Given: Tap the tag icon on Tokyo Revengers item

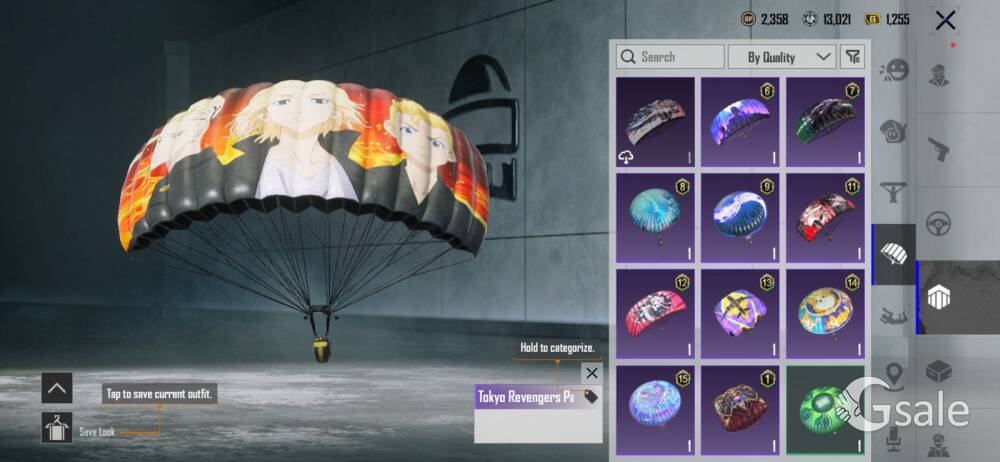Looking at the screenshot, I should [x=591, y=397].
